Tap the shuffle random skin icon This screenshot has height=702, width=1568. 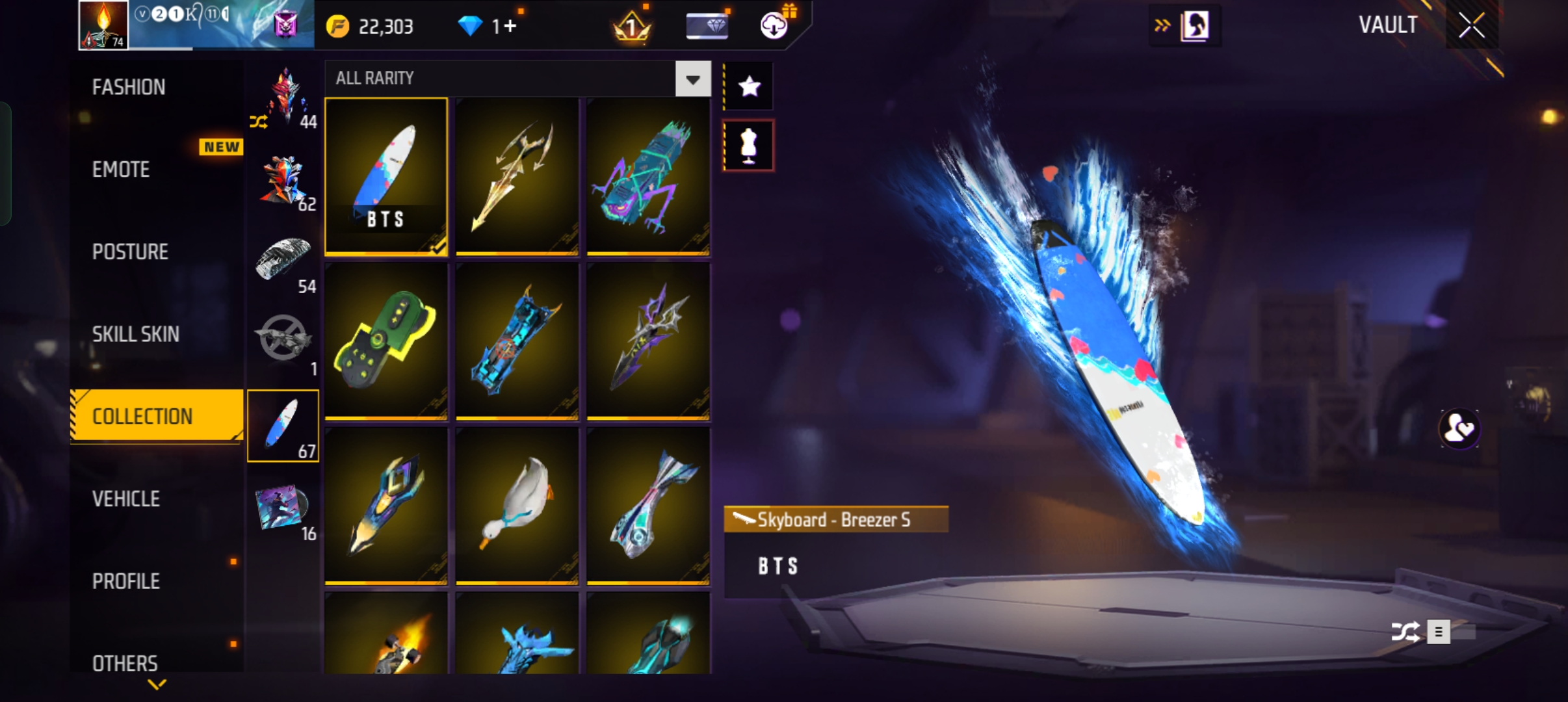tap(1405, 632)
